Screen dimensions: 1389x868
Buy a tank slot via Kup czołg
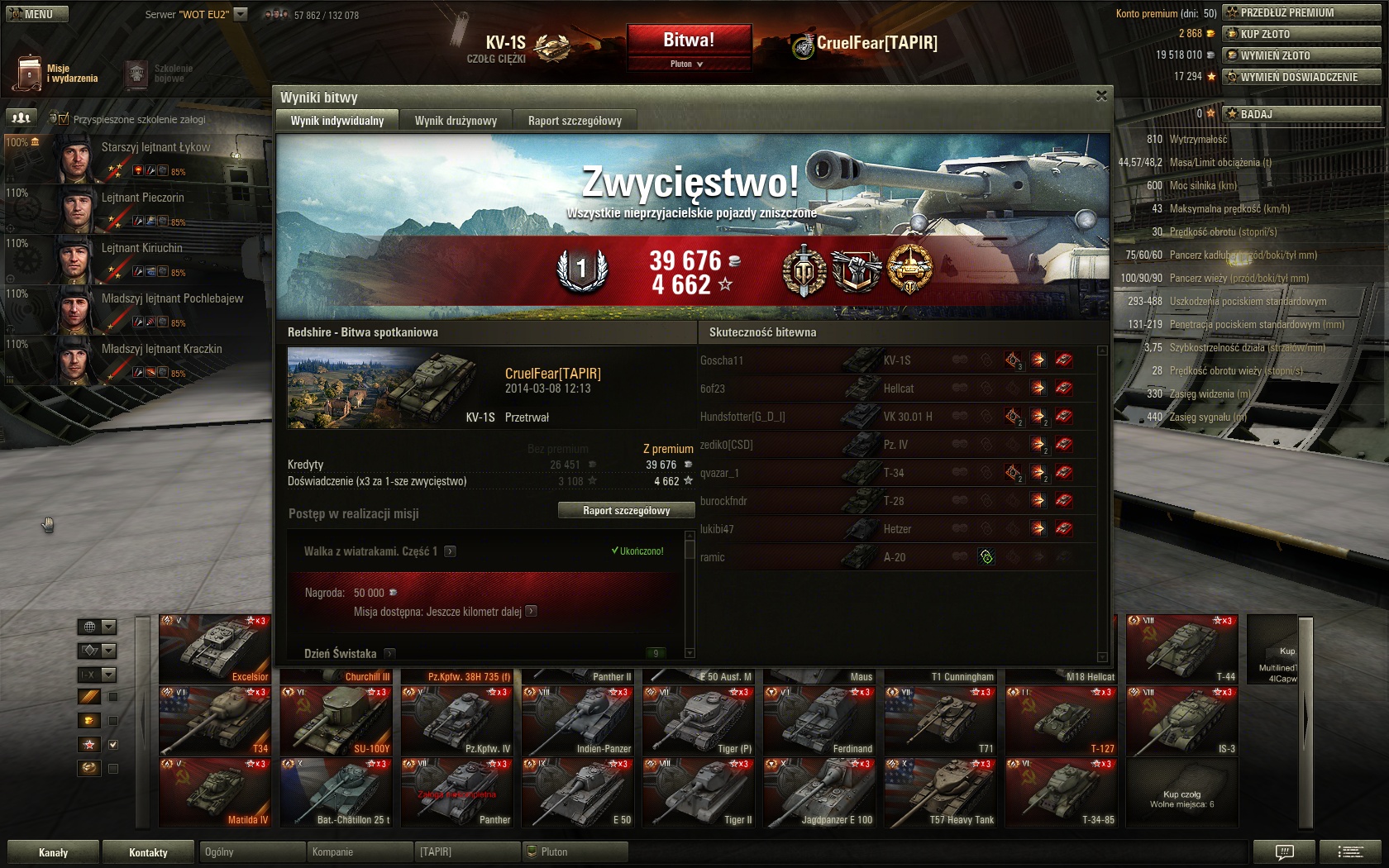pos(1182,794)
